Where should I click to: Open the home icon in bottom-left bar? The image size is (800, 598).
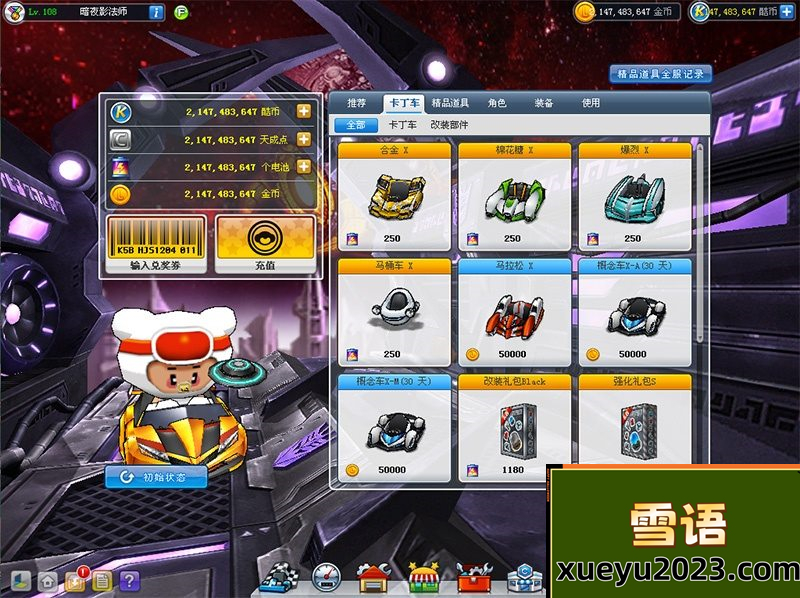[47, 580]
